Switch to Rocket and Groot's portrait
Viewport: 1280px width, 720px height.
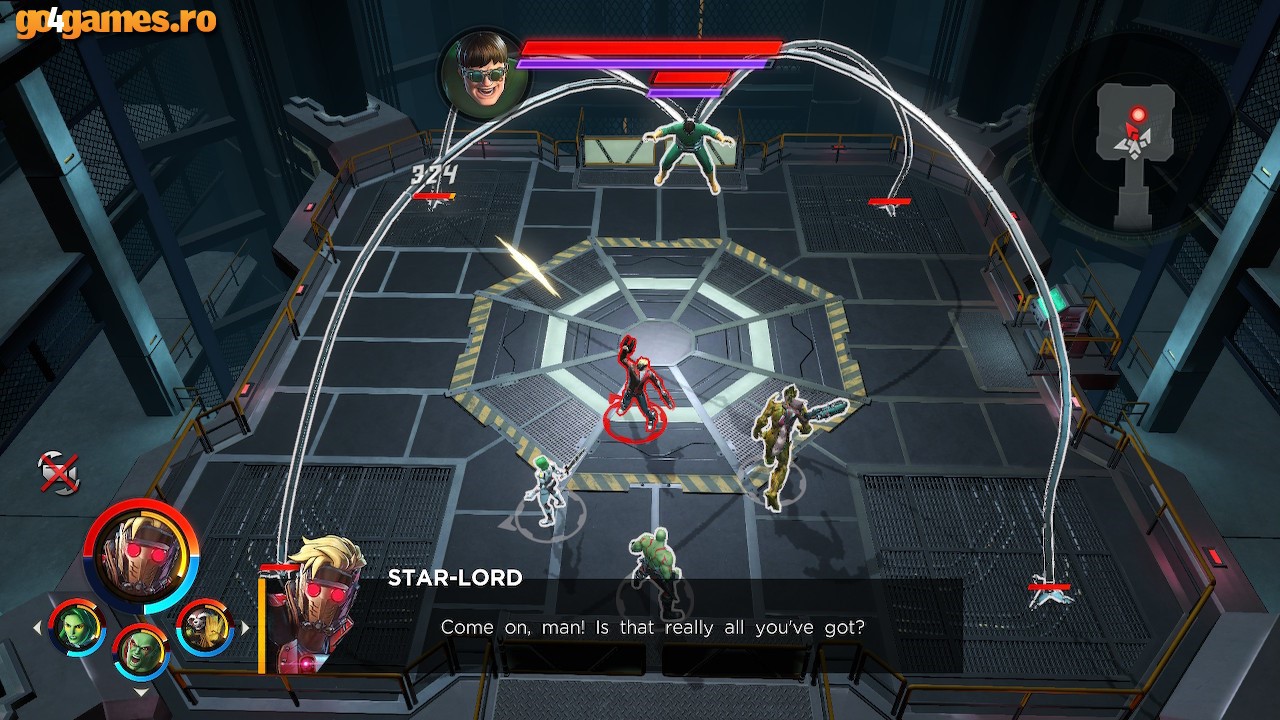(205, 627)
